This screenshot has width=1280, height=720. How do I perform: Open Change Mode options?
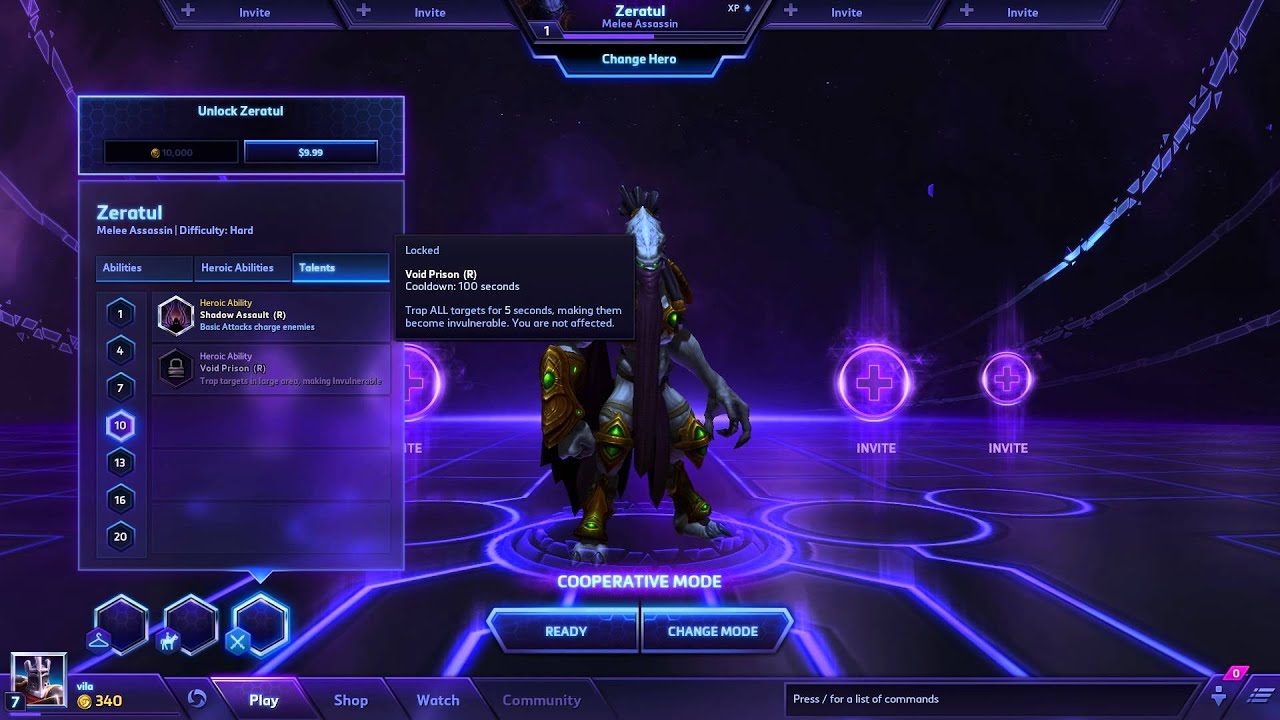click(x=714, y=631)
